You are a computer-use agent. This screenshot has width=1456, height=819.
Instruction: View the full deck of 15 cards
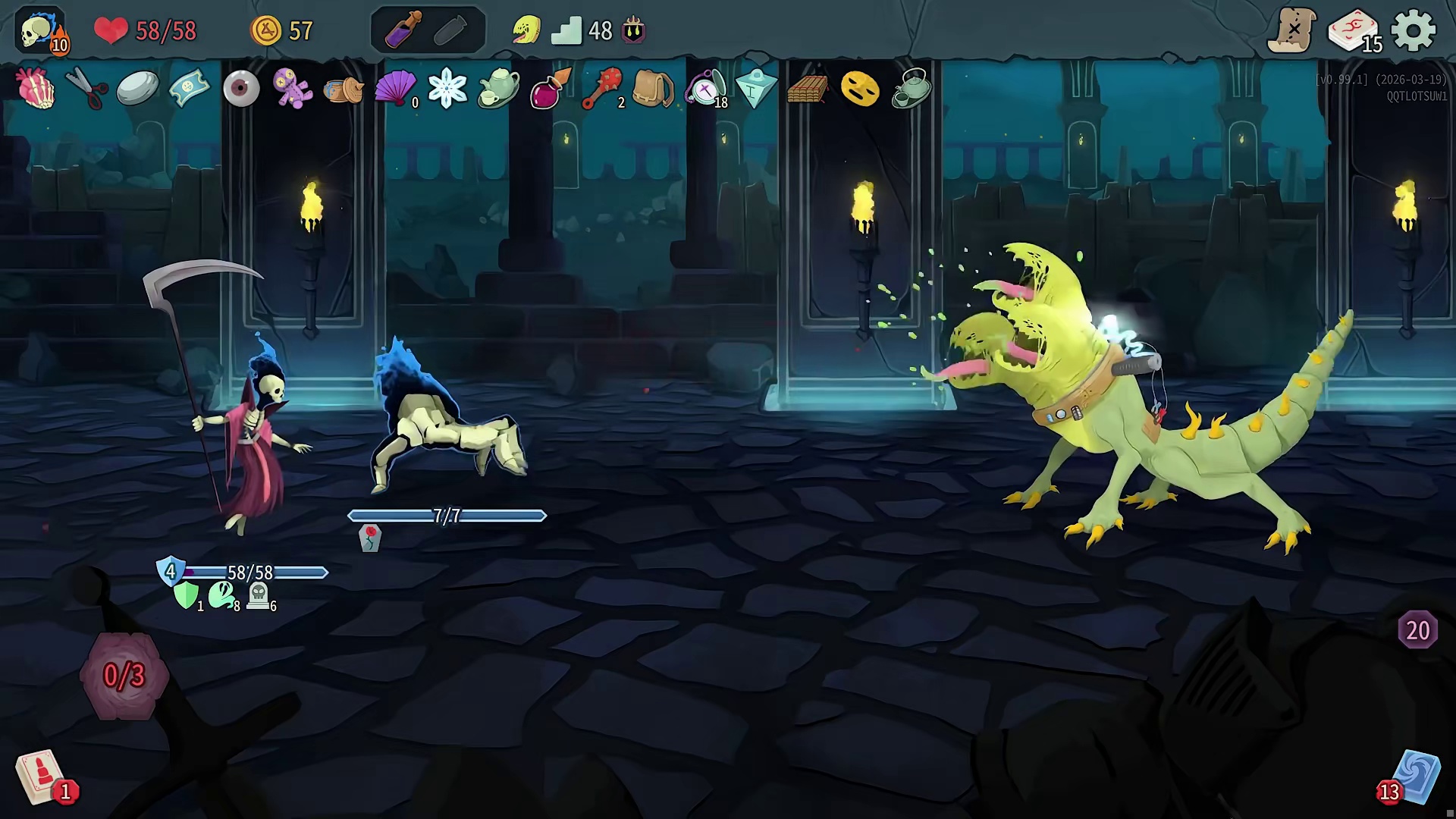coord(1354,32)
